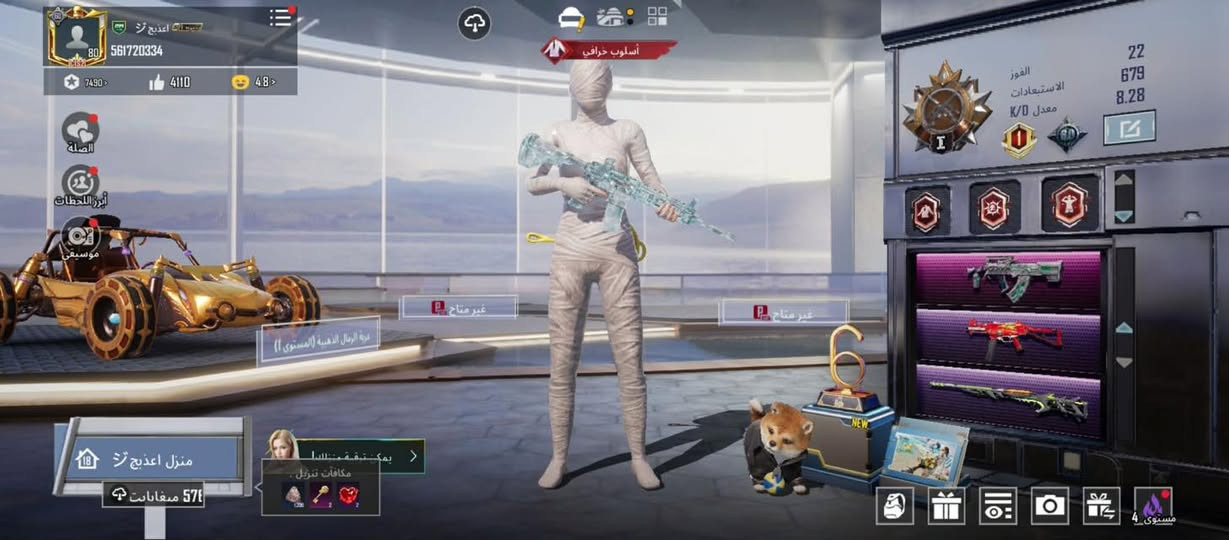Show the highlight moments icon
The width and height of the screenshot is (1229, 540).
(x=80, y=184)
